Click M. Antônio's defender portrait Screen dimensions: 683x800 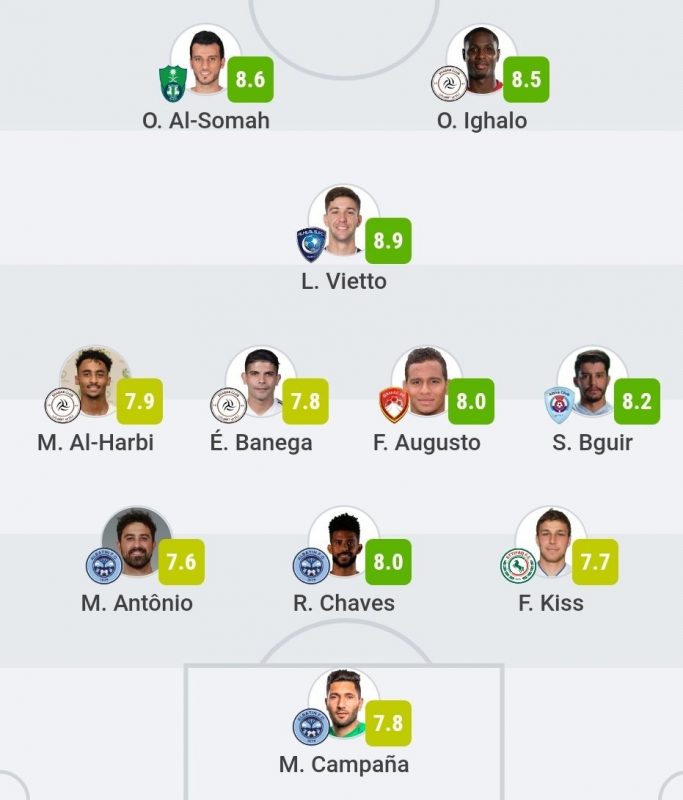pos(137,541)
